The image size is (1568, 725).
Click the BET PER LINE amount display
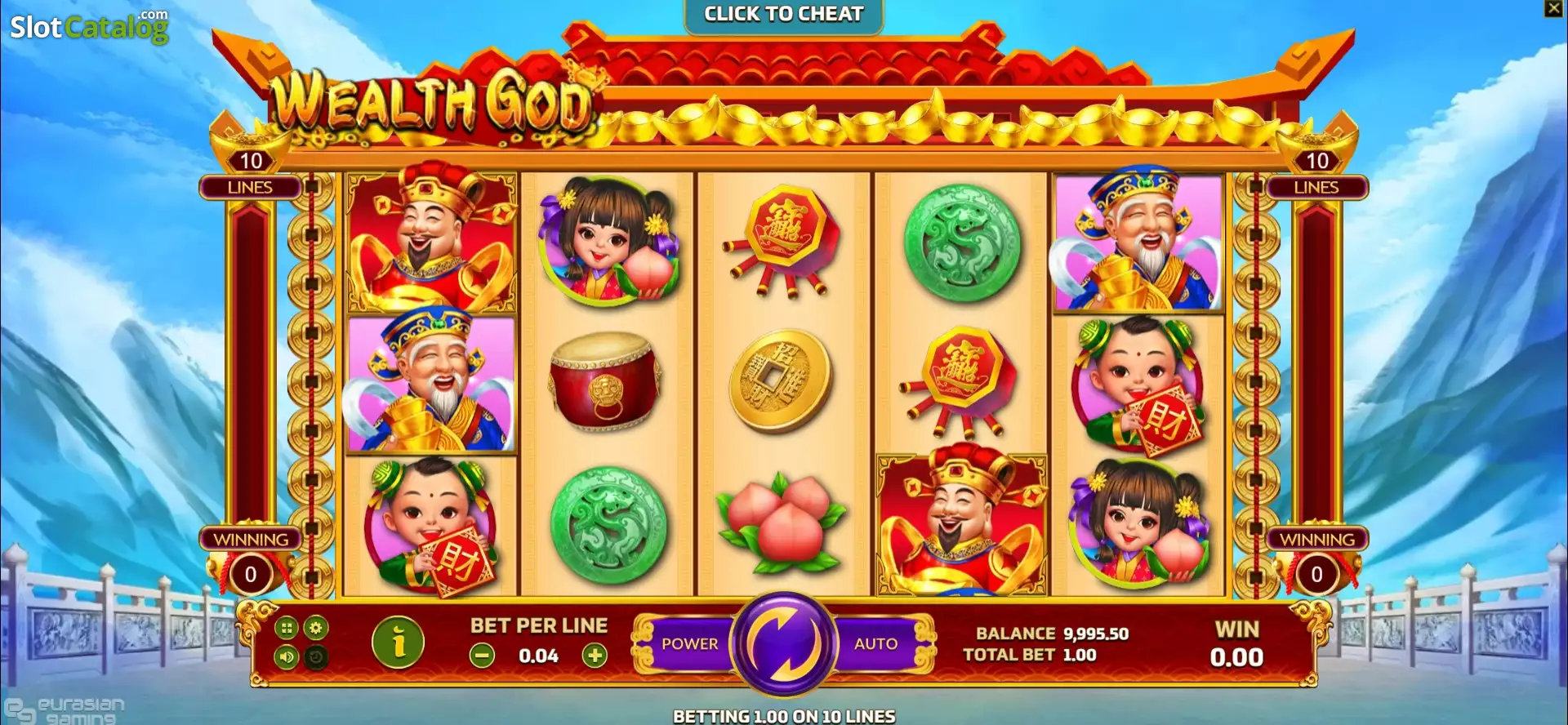pos(539,656)
